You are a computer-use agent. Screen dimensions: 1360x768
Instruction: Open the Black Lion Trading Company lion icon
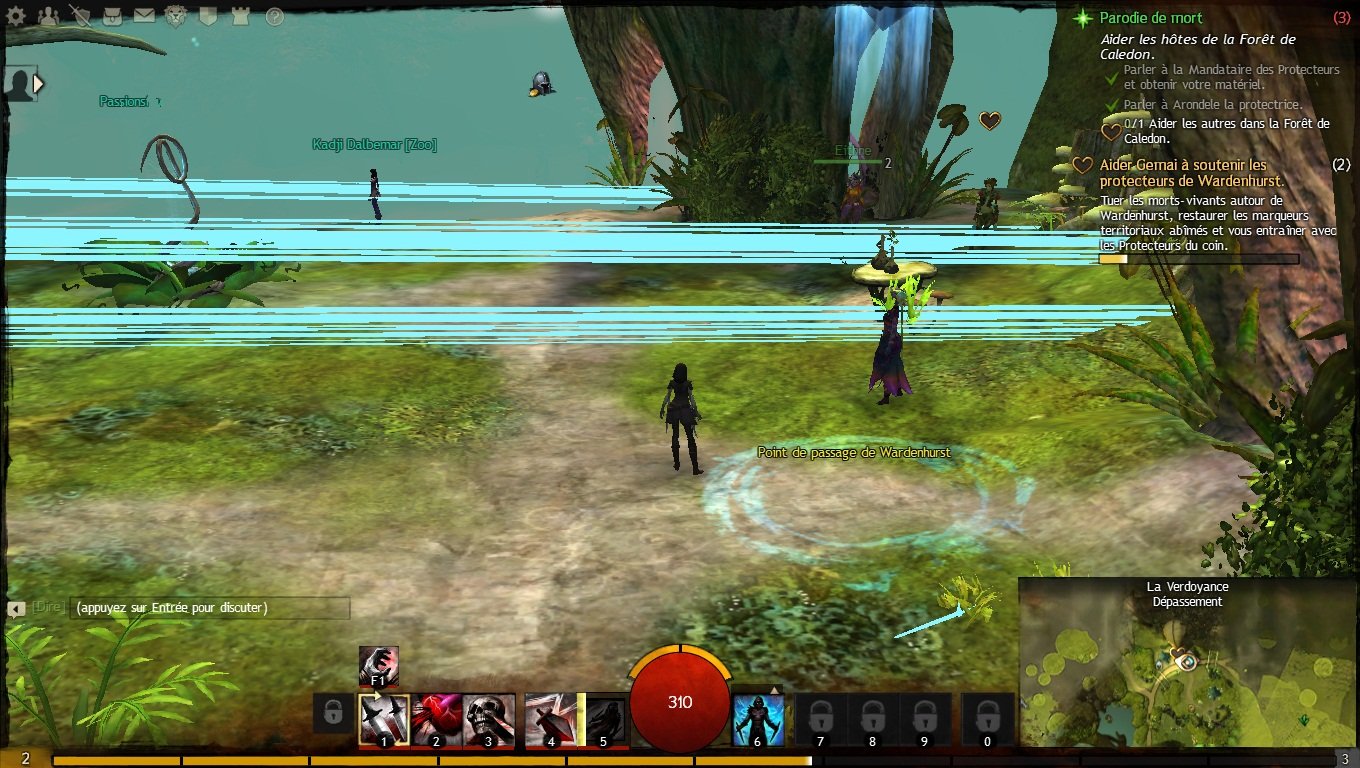176,16
